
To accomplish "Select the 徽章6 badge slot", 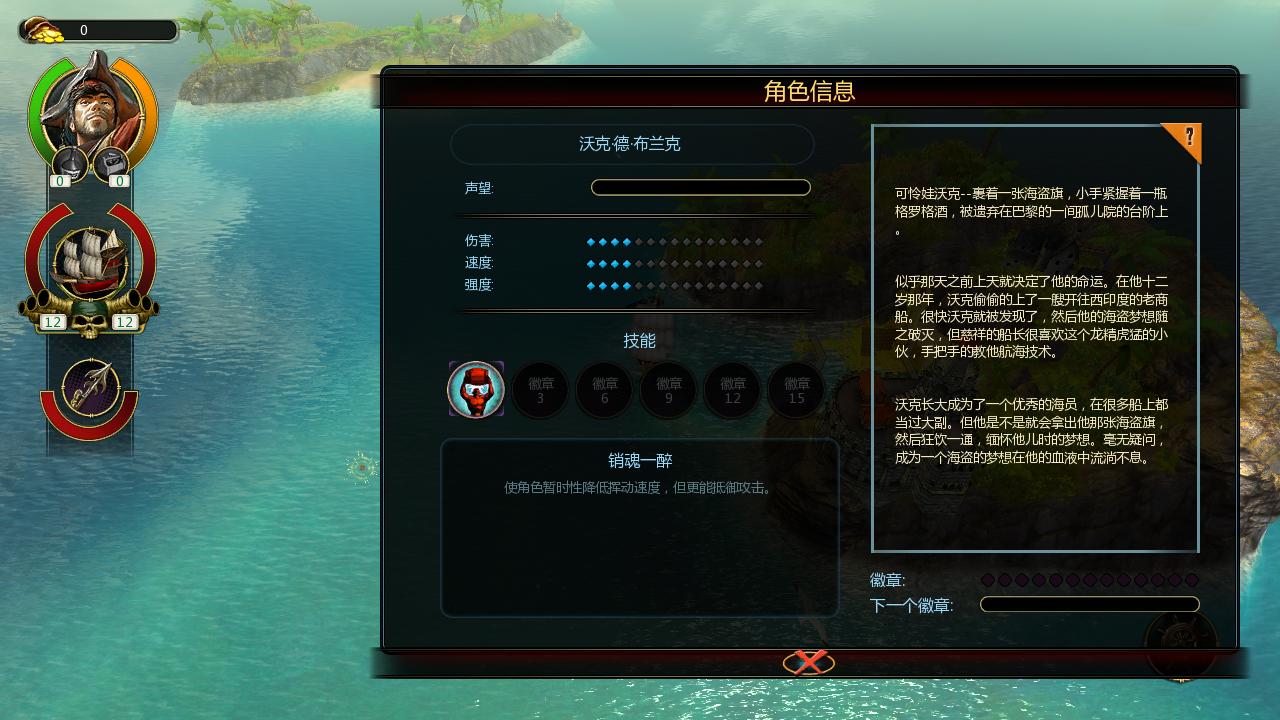I will click(603, 390).
